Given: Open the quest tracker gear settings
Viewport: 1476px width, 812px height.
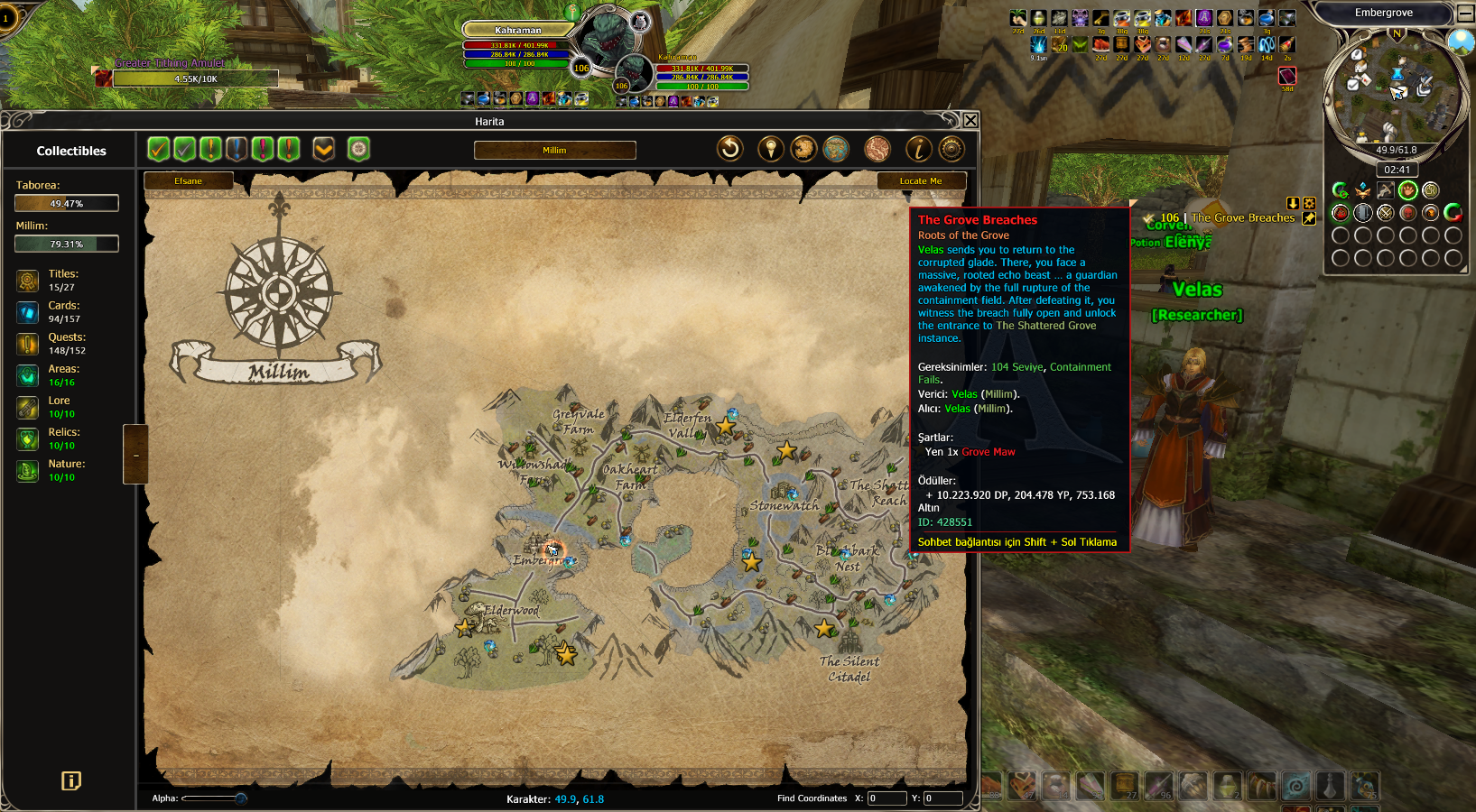Looking at the screenshot, I should [x=1309, y=204].
